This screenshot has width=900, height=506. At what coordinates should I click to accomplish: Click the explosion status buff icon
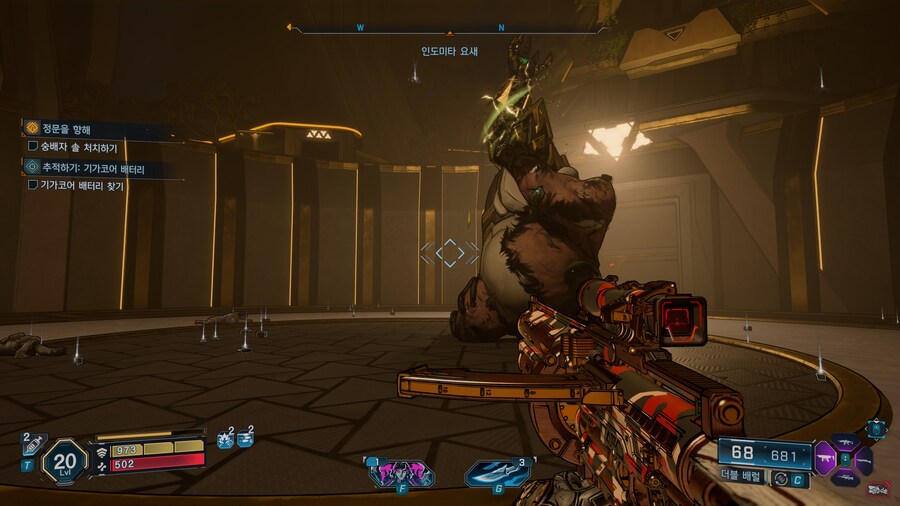[x=225, y=440]
